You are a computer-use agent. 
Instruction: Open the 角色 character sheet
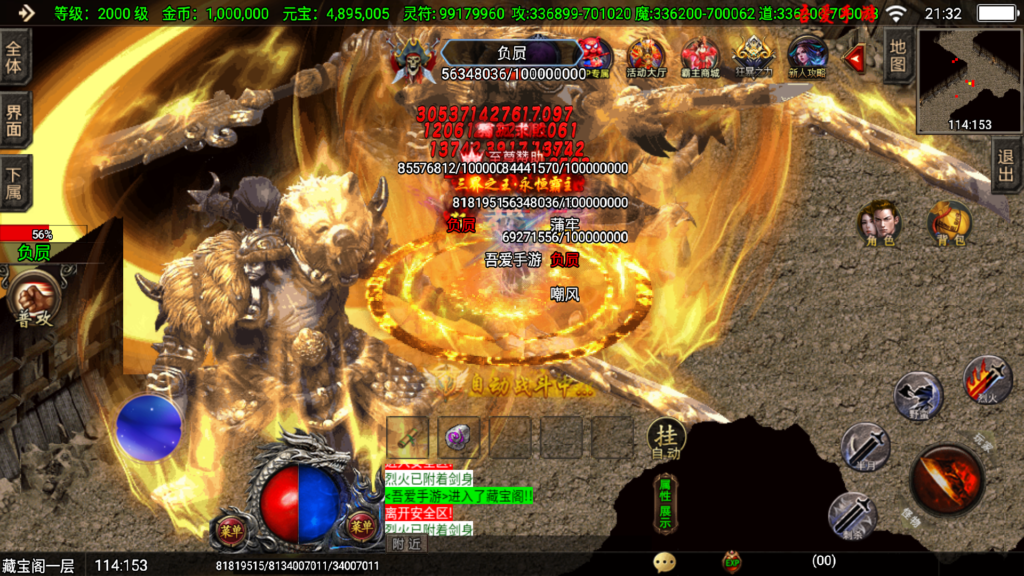pos(880,224)
